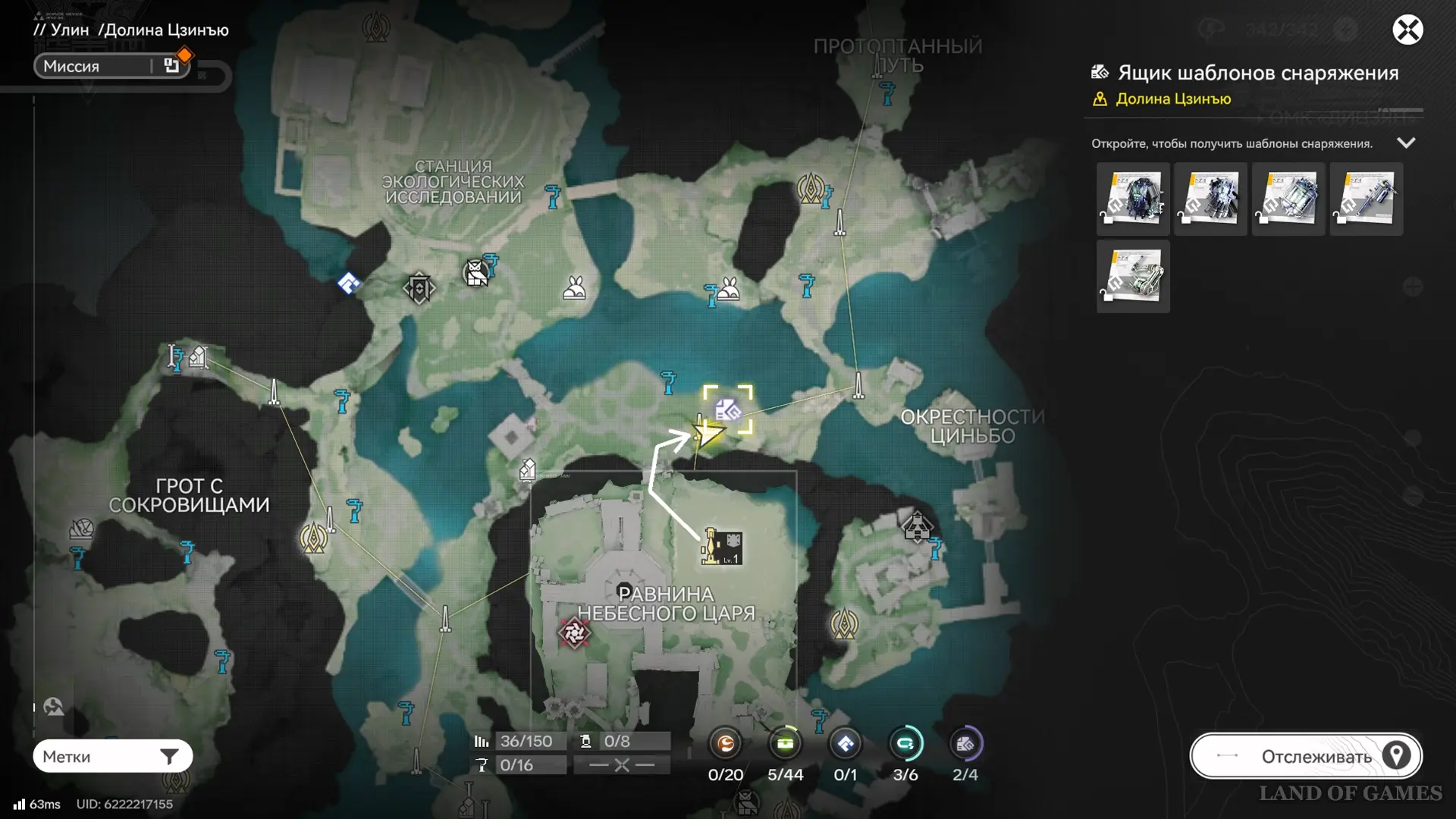Select the canister template reward
1456x819 pixels.
click(1288, 199)
